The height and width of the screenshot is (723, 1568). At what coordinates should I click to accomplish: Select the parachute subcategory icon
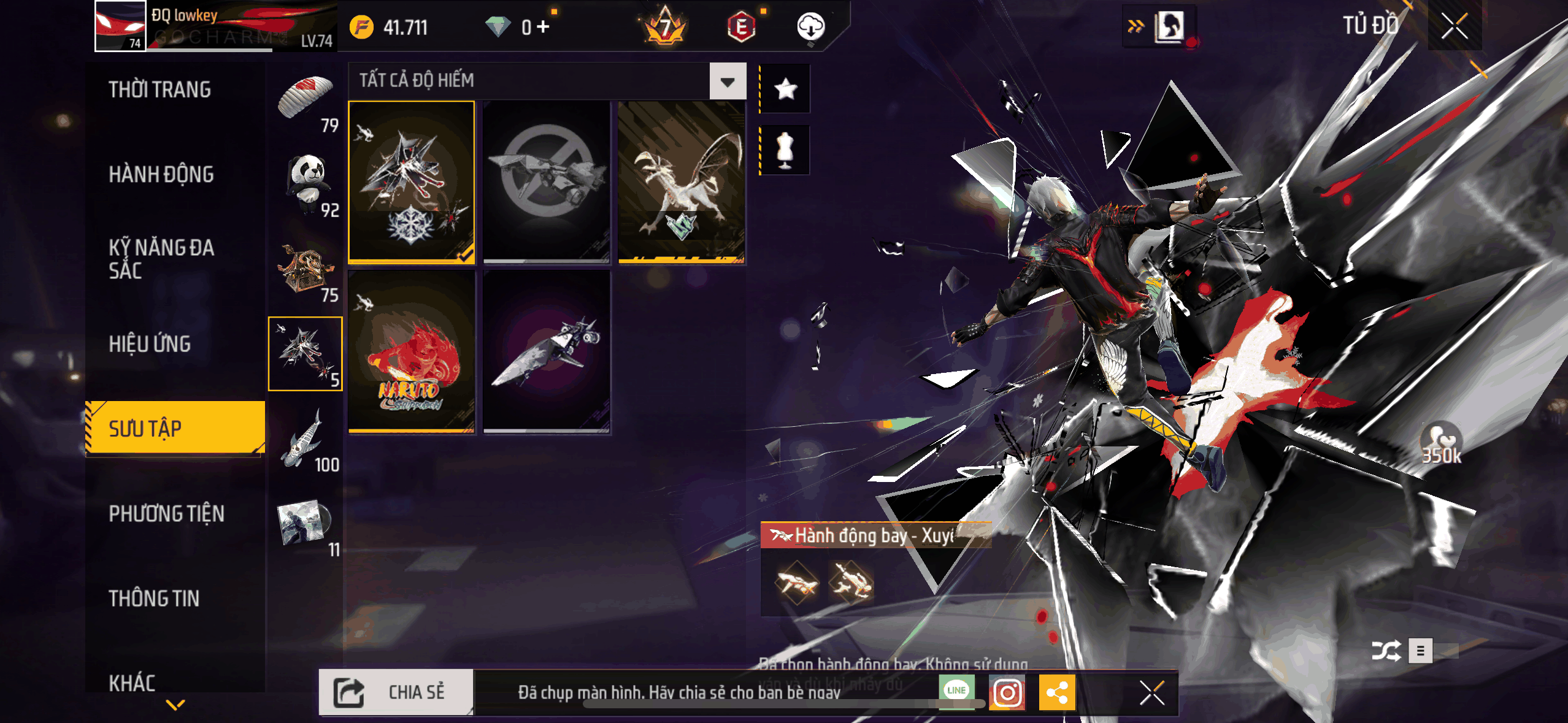pos(306,98)
